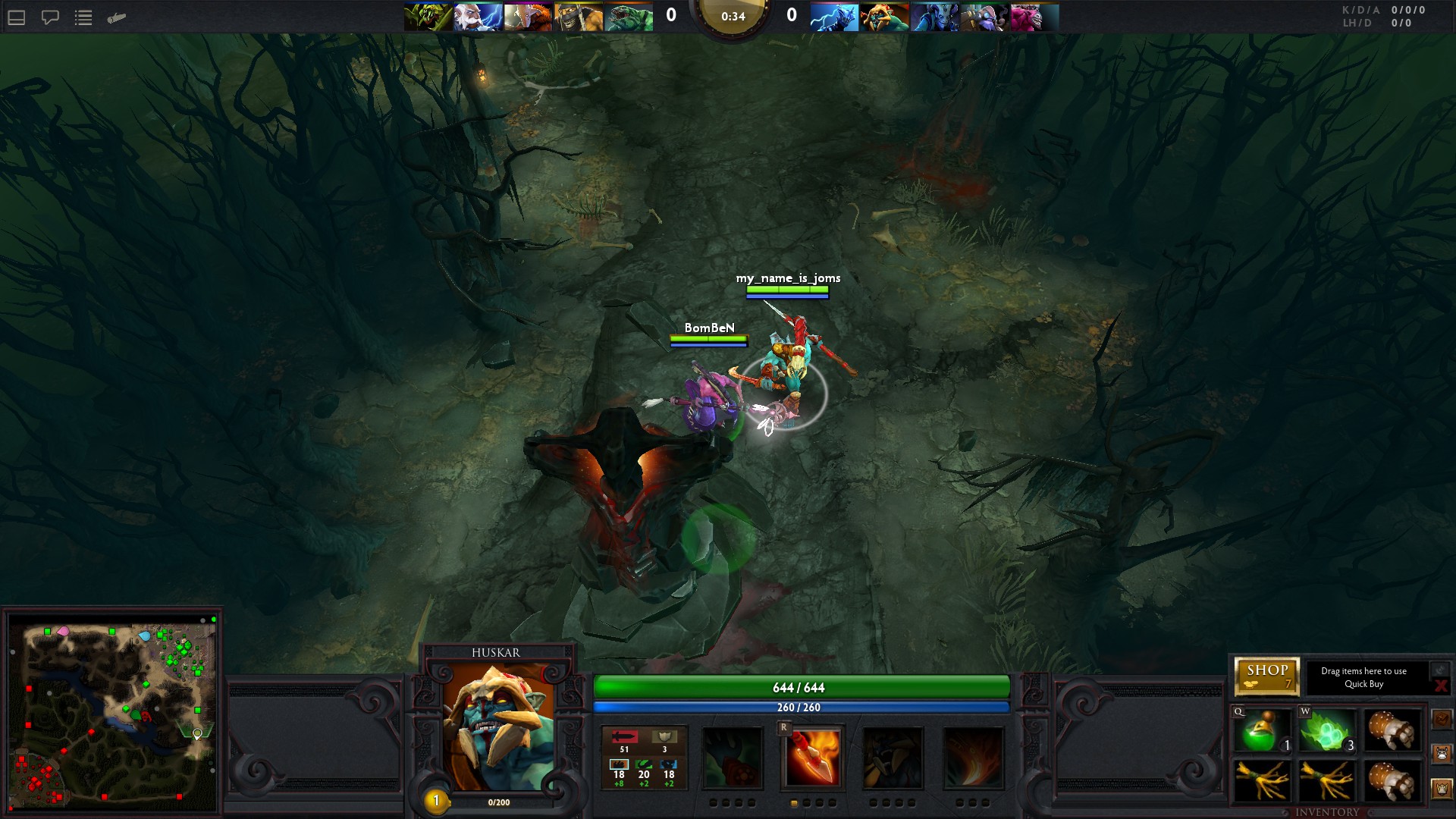
Task: Select Zeus portrait in the top bar
Action: coord(478,17)
